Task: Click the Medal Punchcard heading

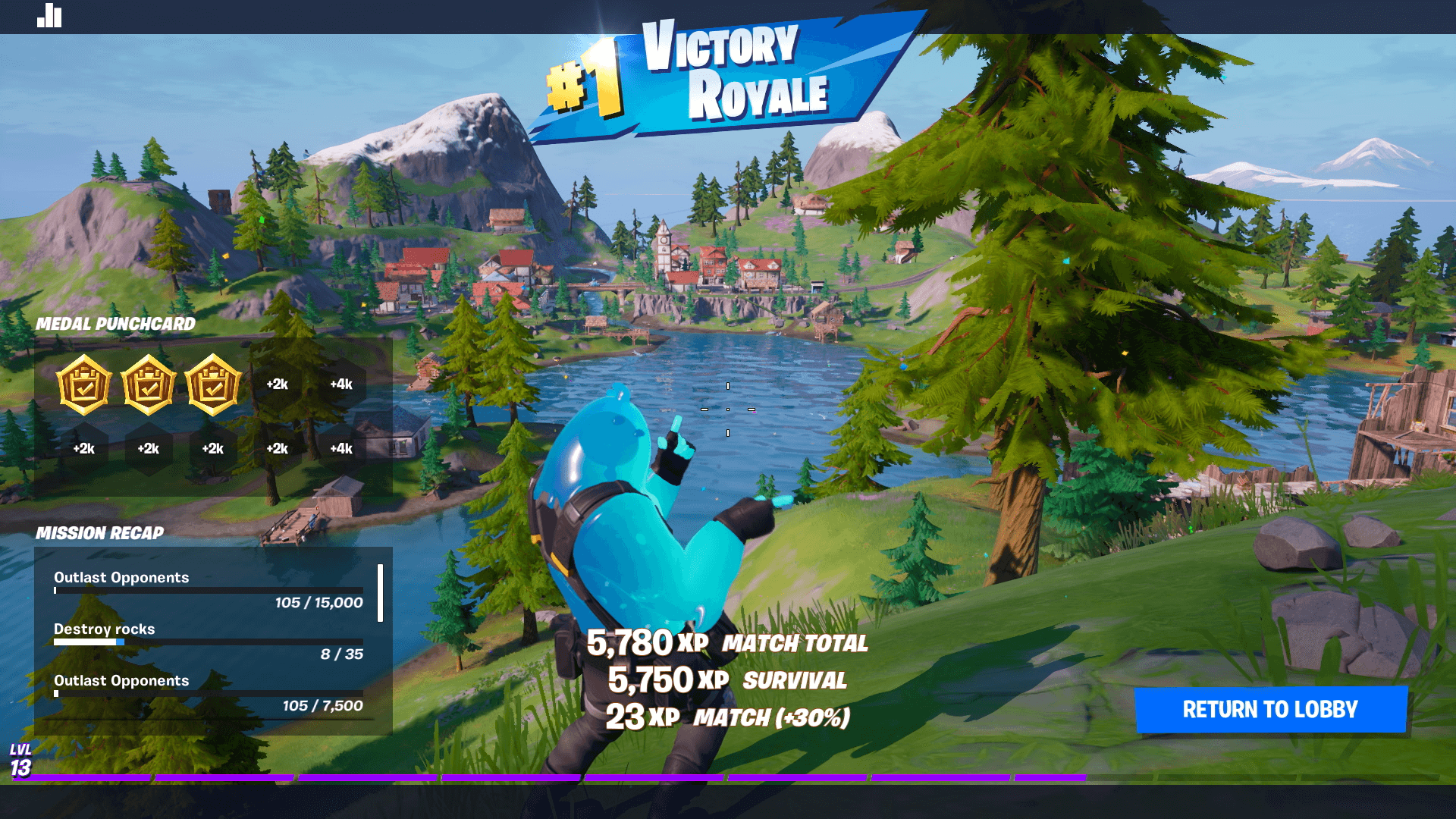Action: 116,324
